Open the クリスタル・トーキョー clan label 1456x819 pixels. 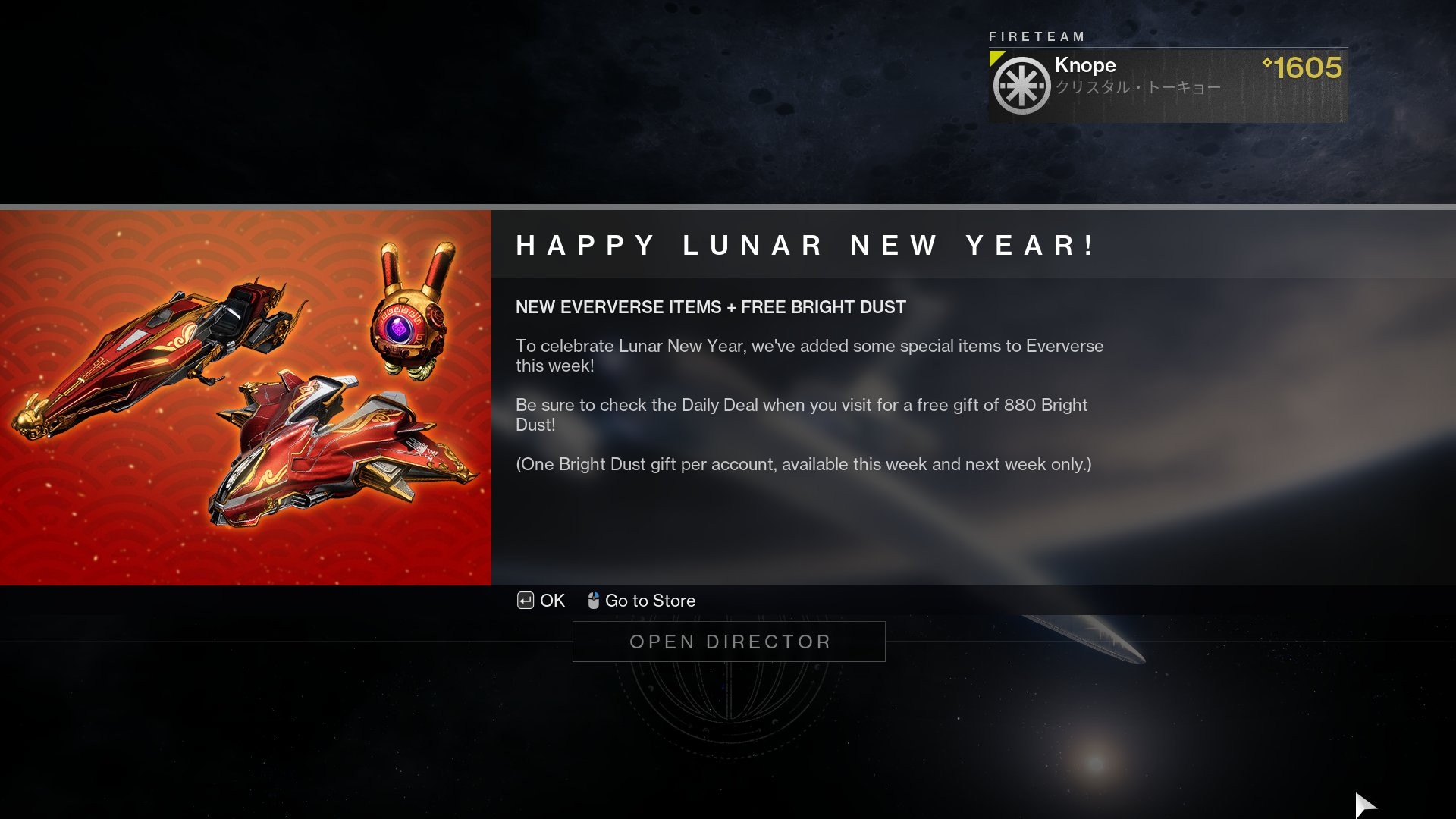(x=1137, y=86)
